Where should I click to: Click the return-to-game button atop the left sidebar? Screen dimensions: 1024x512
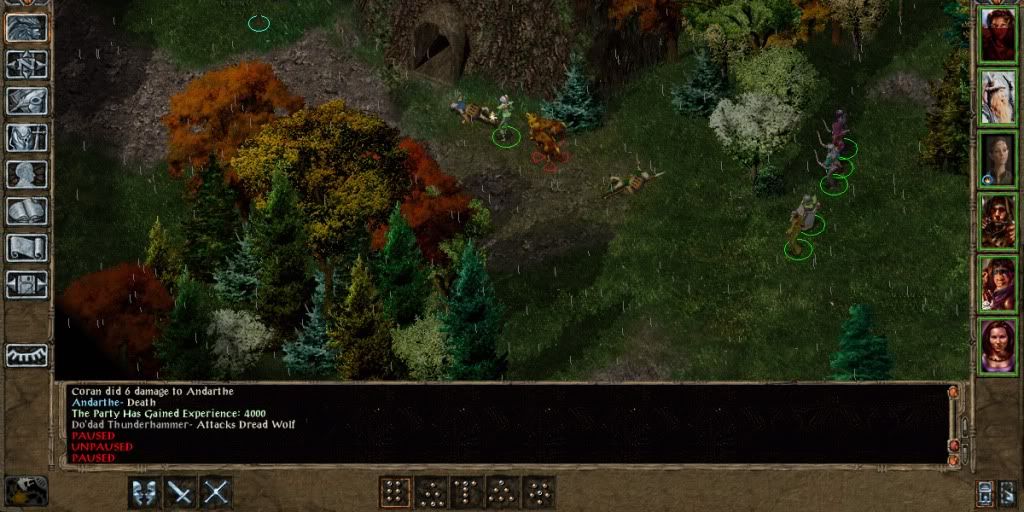tap(27, 27)
